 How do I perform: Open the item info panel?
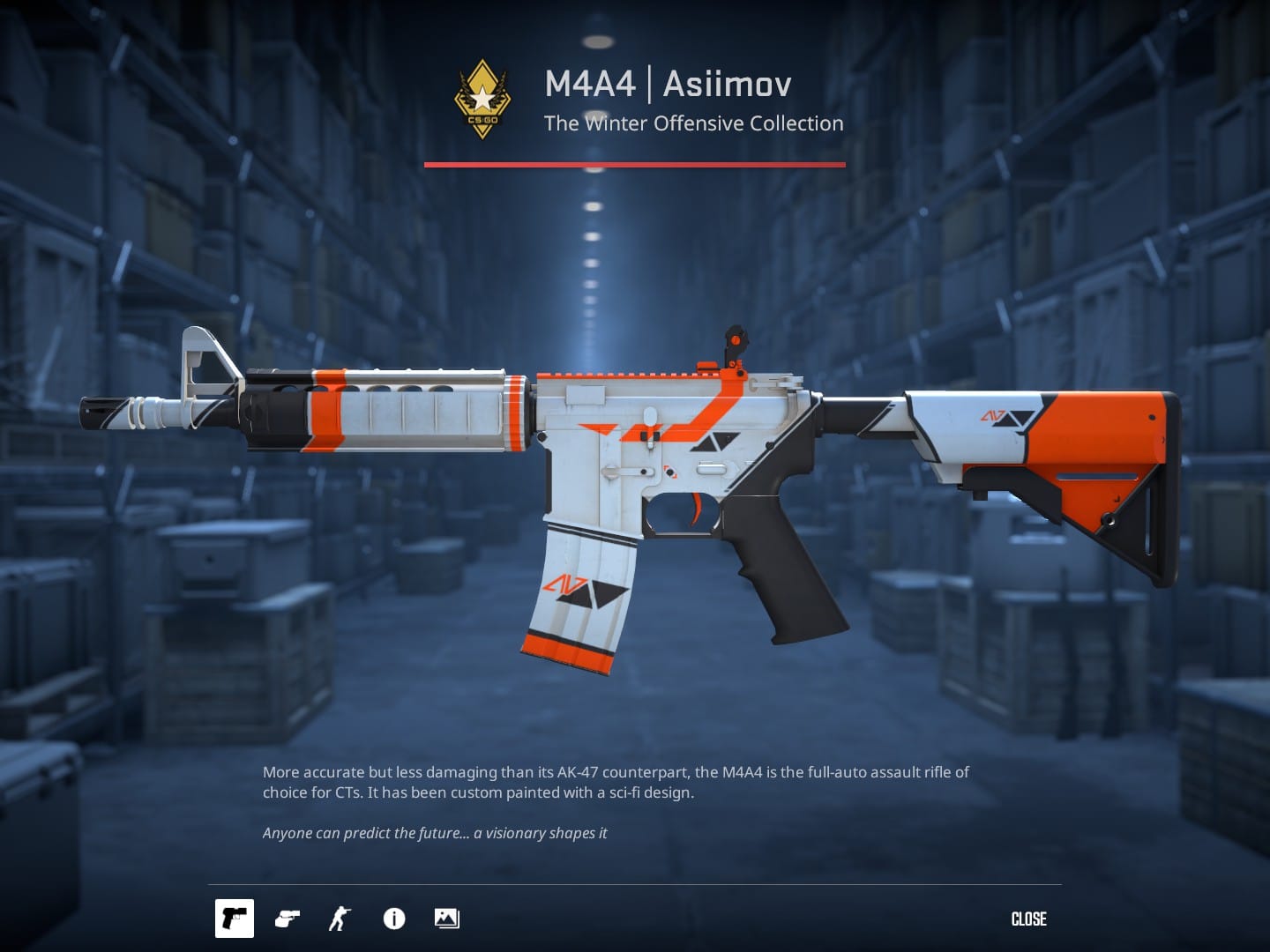[394, 919]
